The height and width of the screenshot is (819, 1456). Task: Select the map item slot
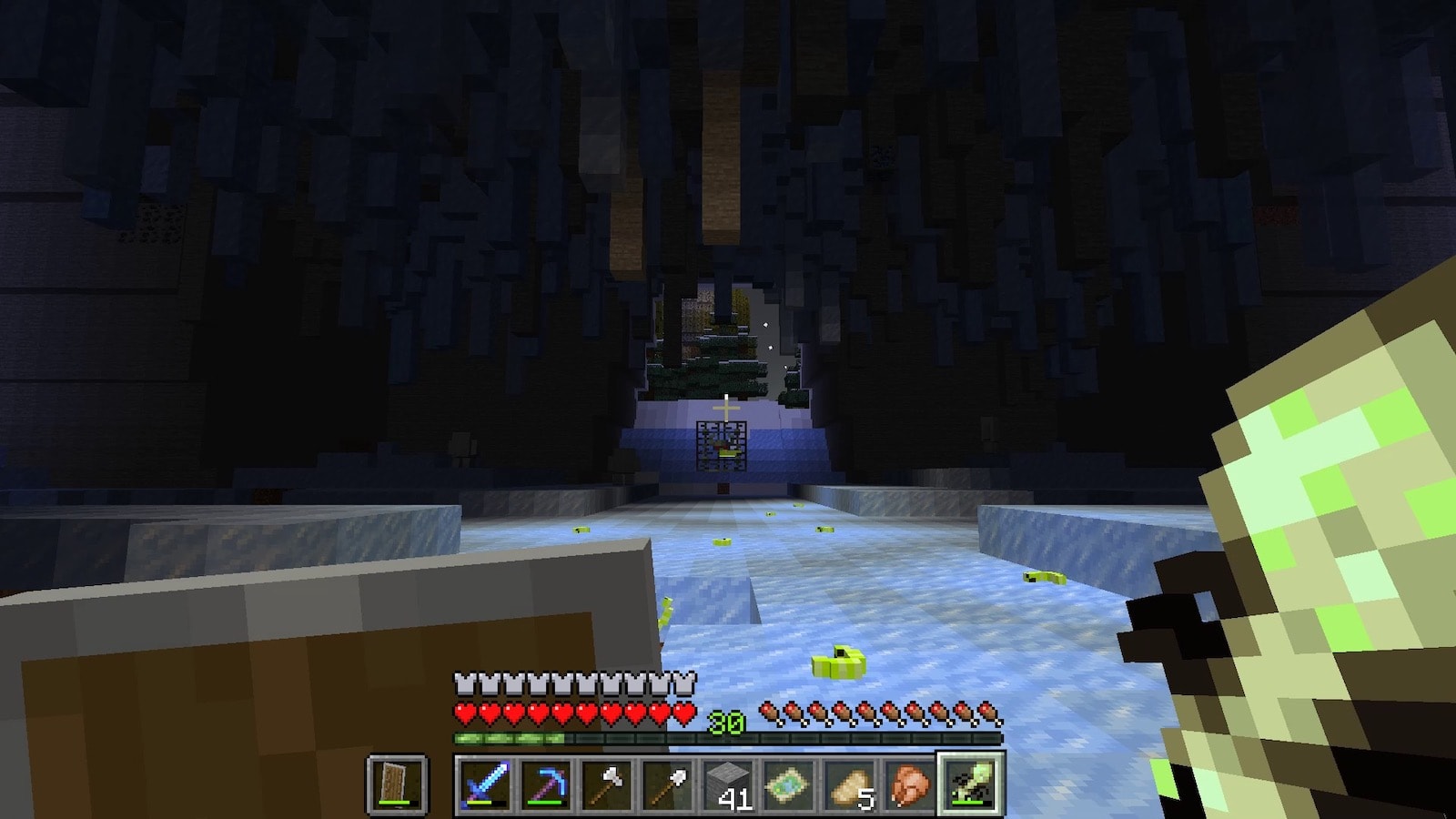pyautogui.click(x=789, y=784)
